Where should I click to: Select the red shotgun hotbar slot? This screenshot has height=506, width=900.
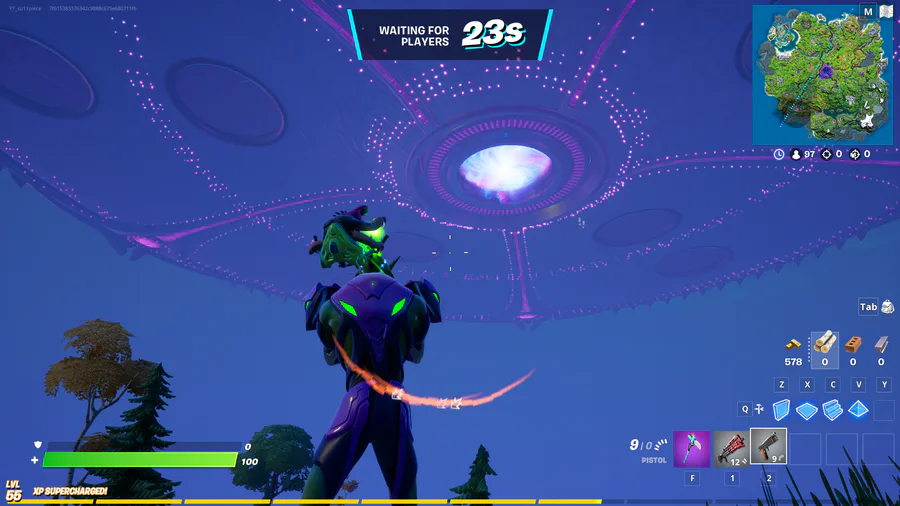pos(730,449)
